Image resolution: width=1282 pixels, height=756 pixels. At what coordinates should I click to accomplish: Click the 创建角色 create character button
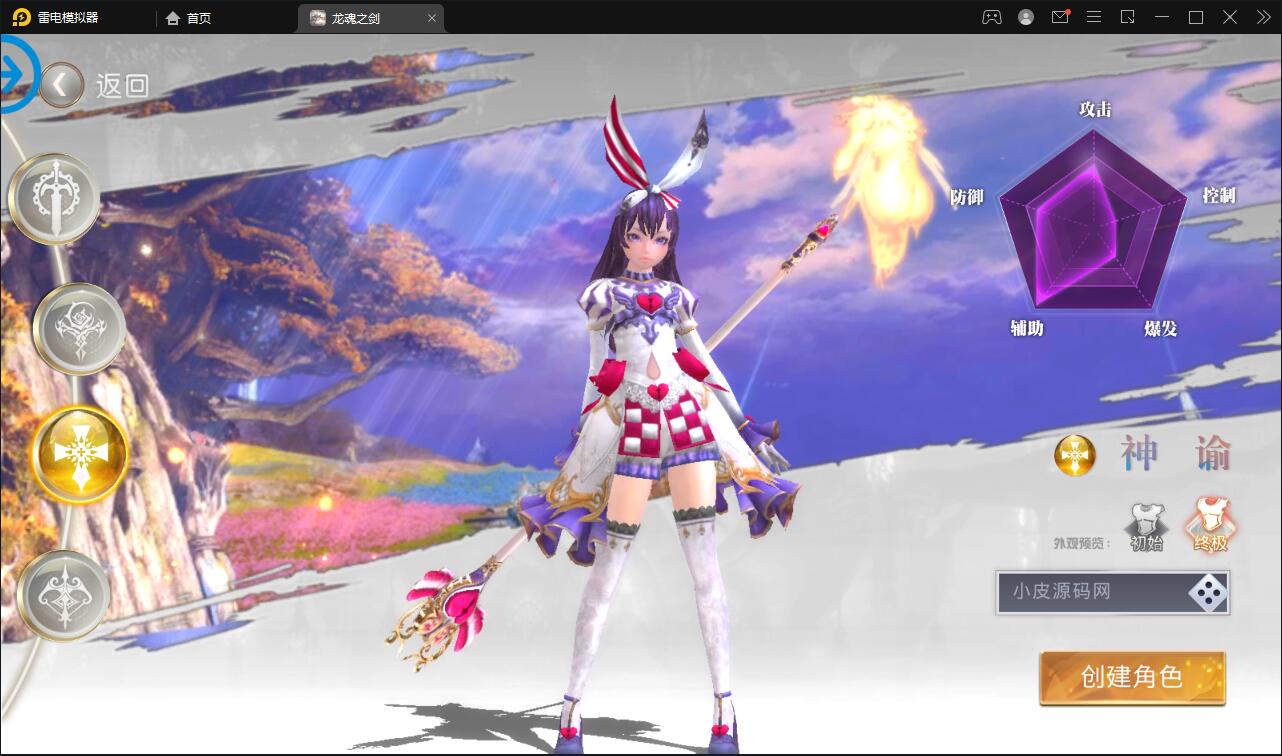click(1131, 677)
